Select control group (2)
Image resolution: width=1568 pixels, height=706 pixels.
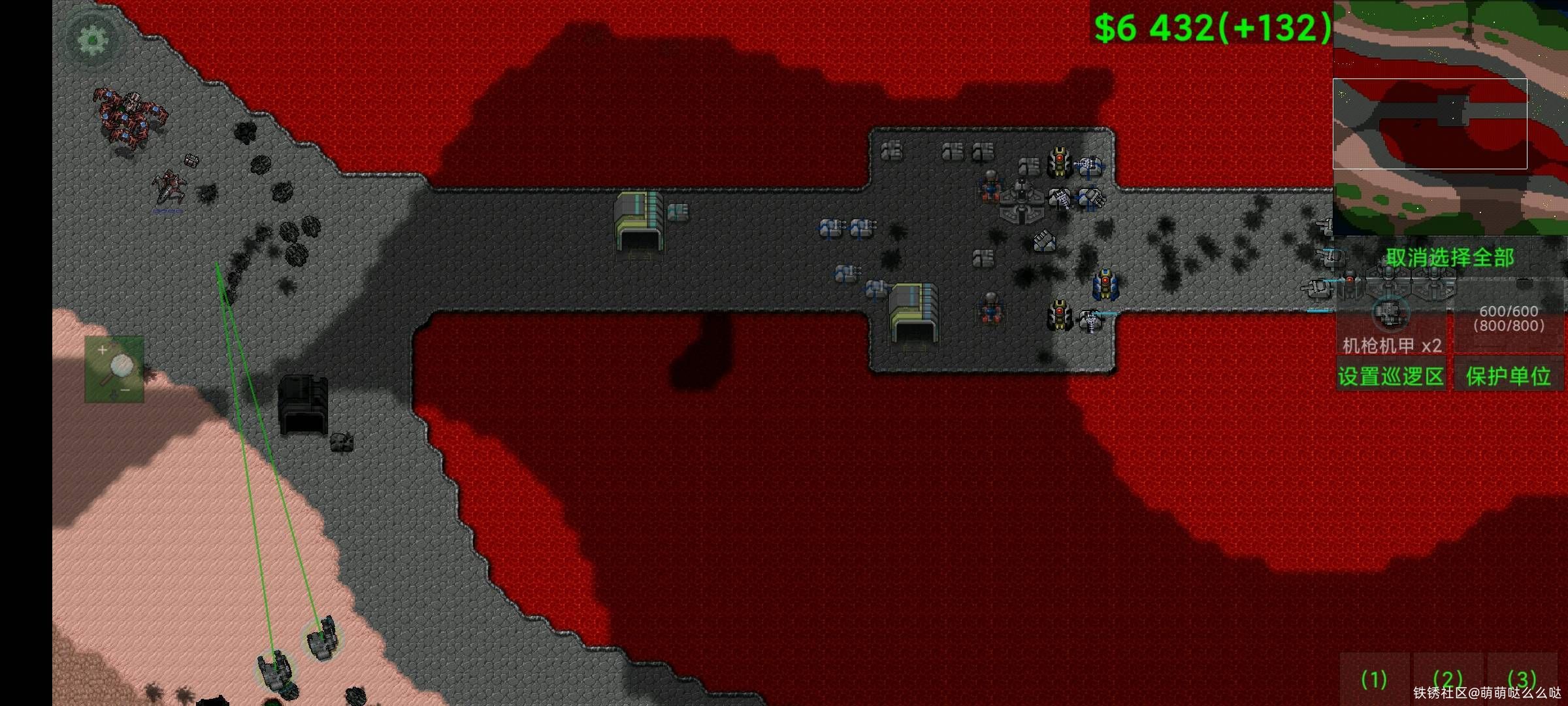tap(1448, 680)
